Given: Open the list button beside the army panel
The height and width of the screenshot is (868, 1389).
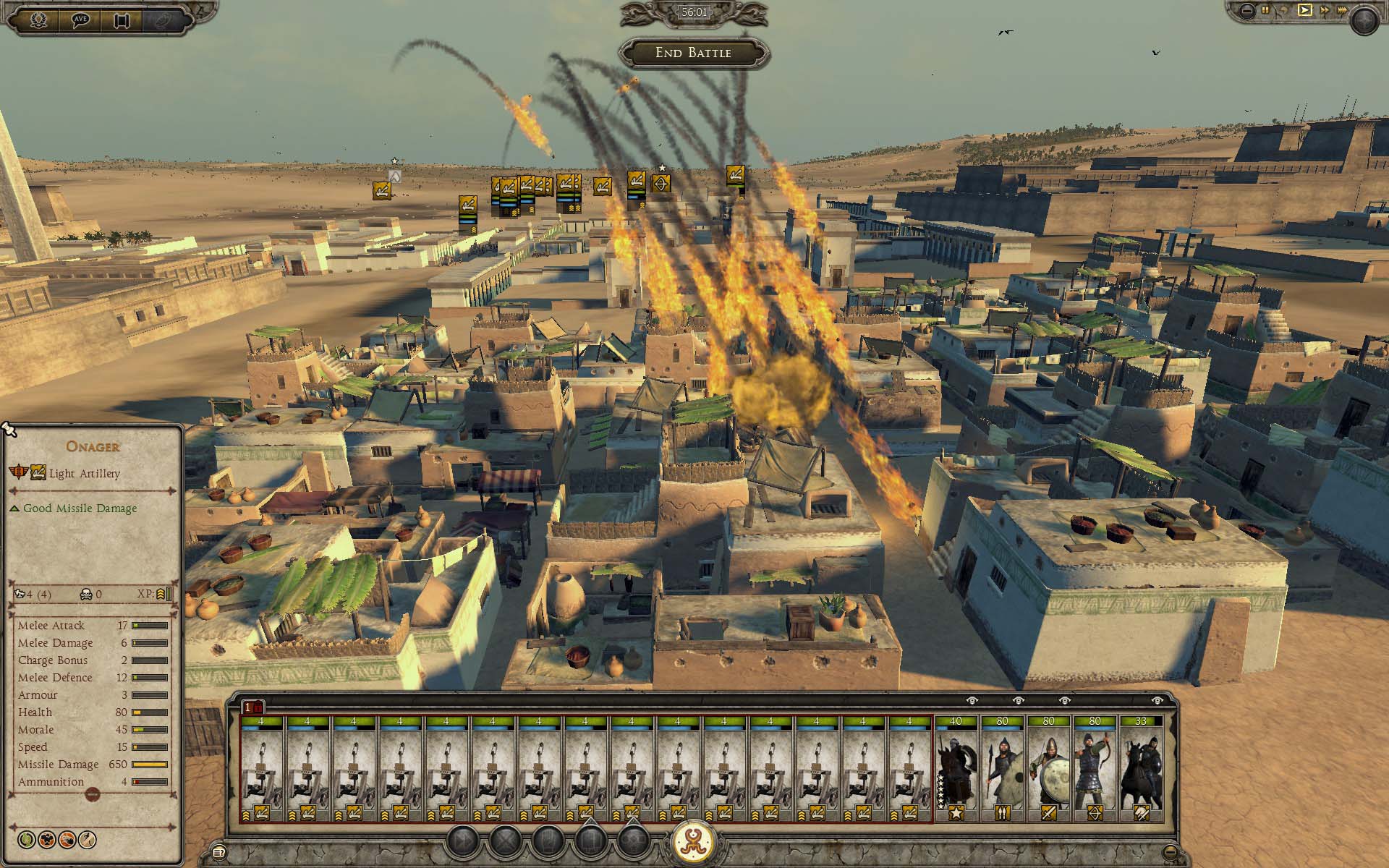Looking at the screenshot, I should (x=218, y=851).
